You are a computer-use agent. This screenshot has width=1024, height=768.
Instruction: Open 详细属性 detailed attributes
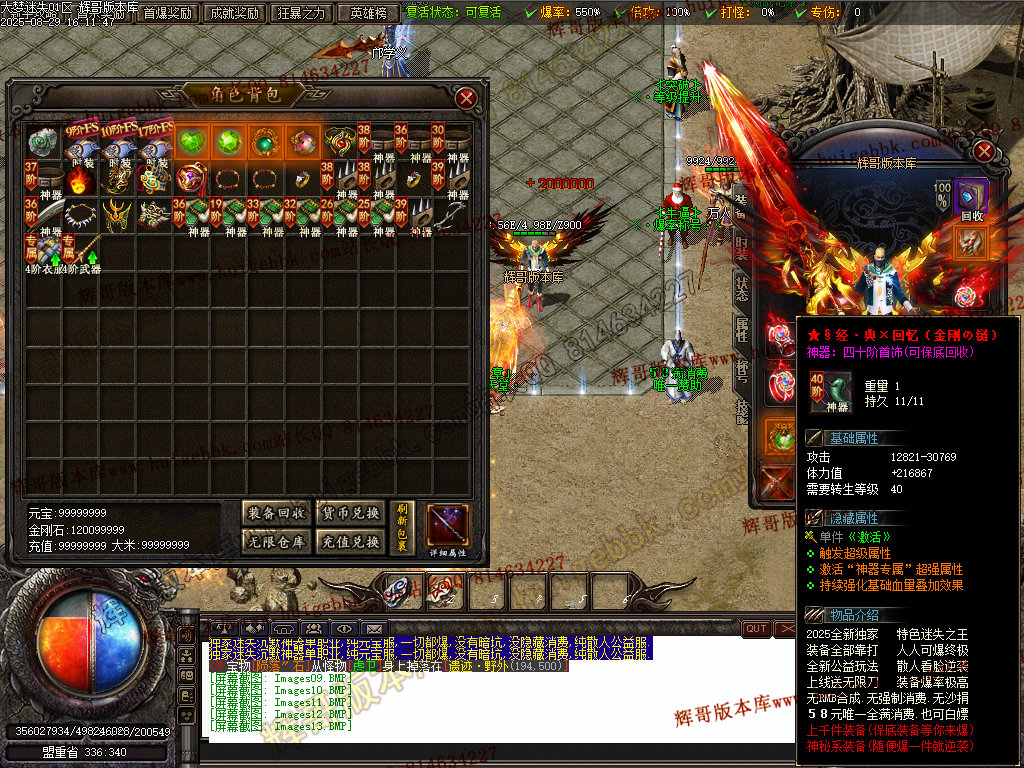point(447,530)
